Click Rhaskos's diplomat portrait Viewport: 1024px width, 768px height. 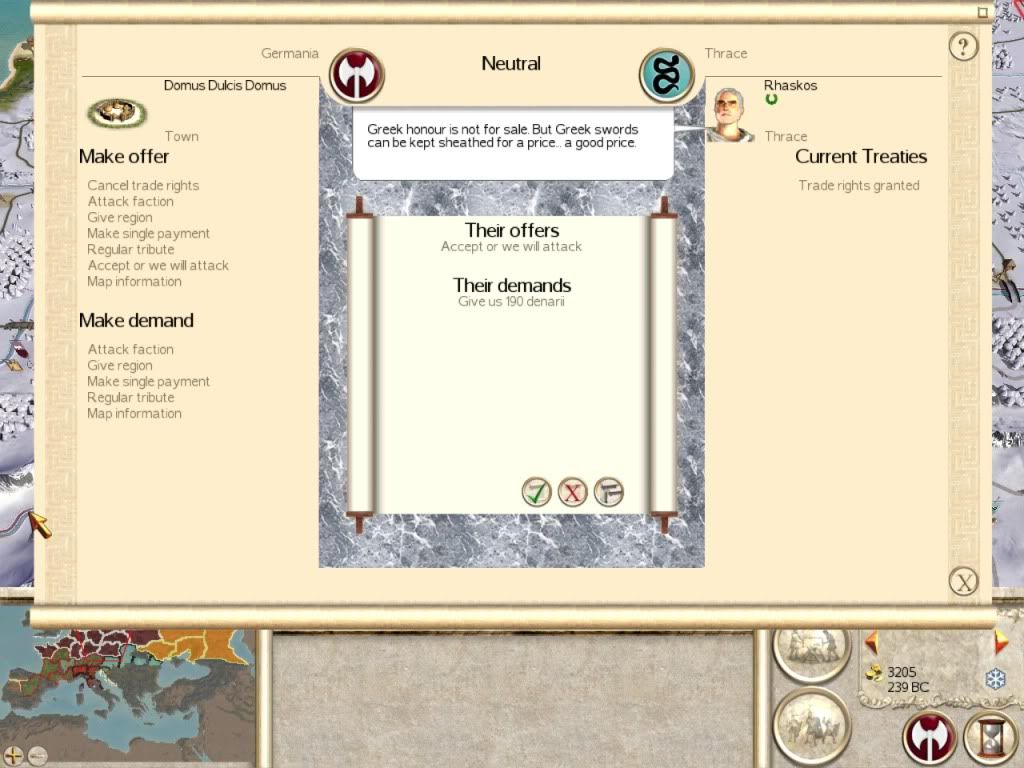tap(731, 115)
